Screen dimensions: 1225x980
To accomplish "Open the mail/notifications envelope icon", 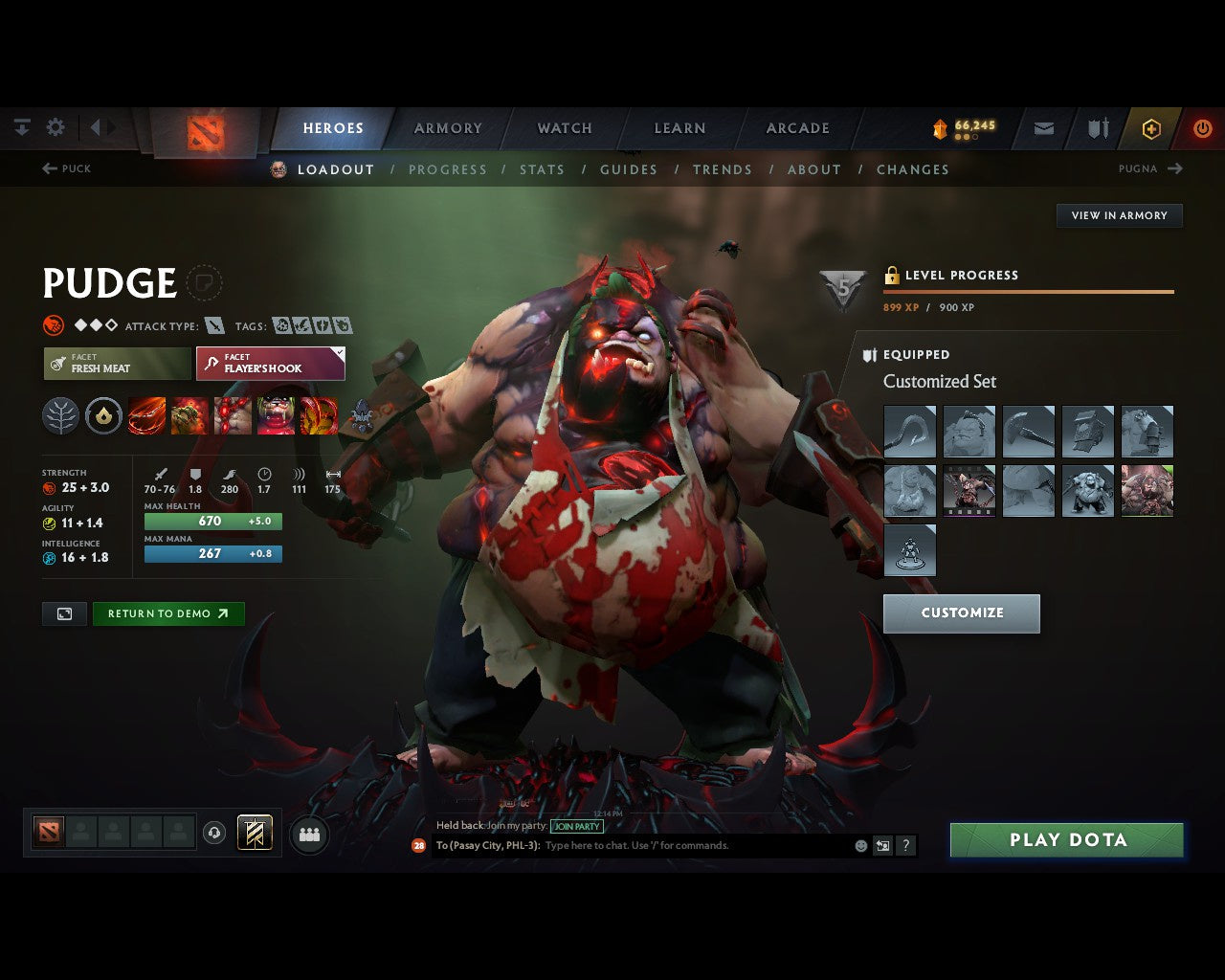I will click(x=1042, y=128).
